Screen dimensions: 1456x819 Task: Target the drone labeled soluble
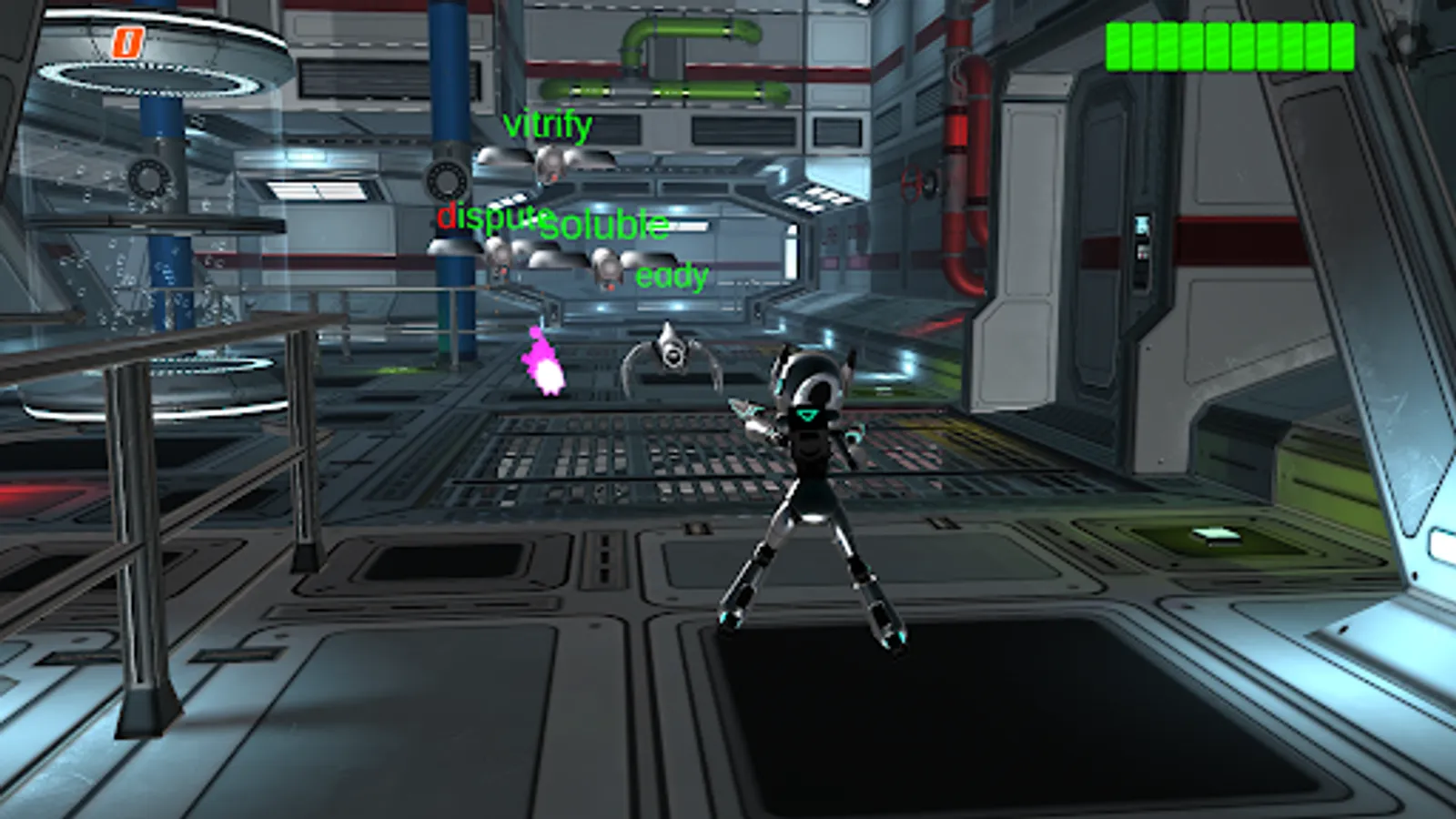605,268
